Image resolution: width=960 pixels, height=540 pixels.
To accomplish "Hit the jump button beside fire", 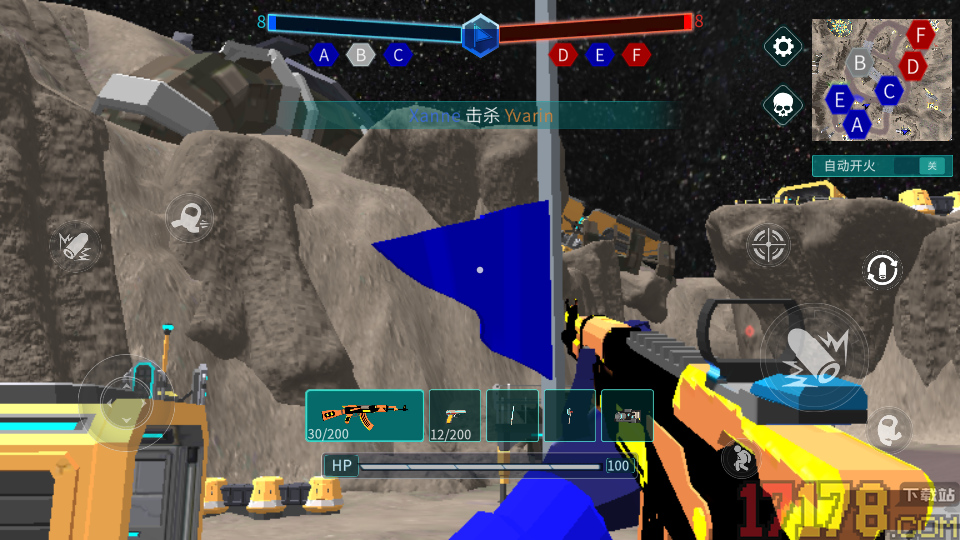I will [x=886, y=429].
